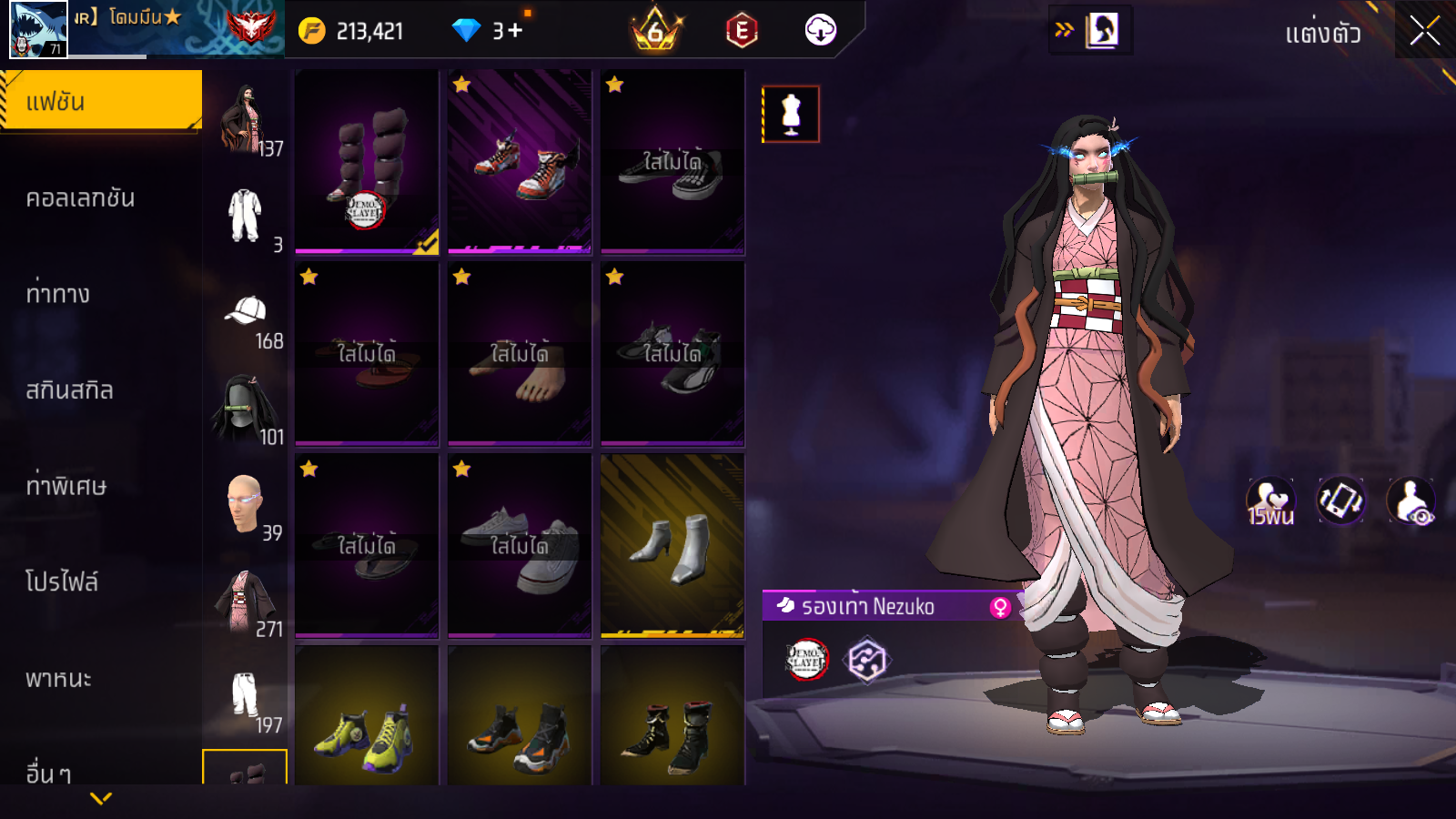Open the cloud download icon
Viewport: 1456px width, 819px height.
coord(820,31)
